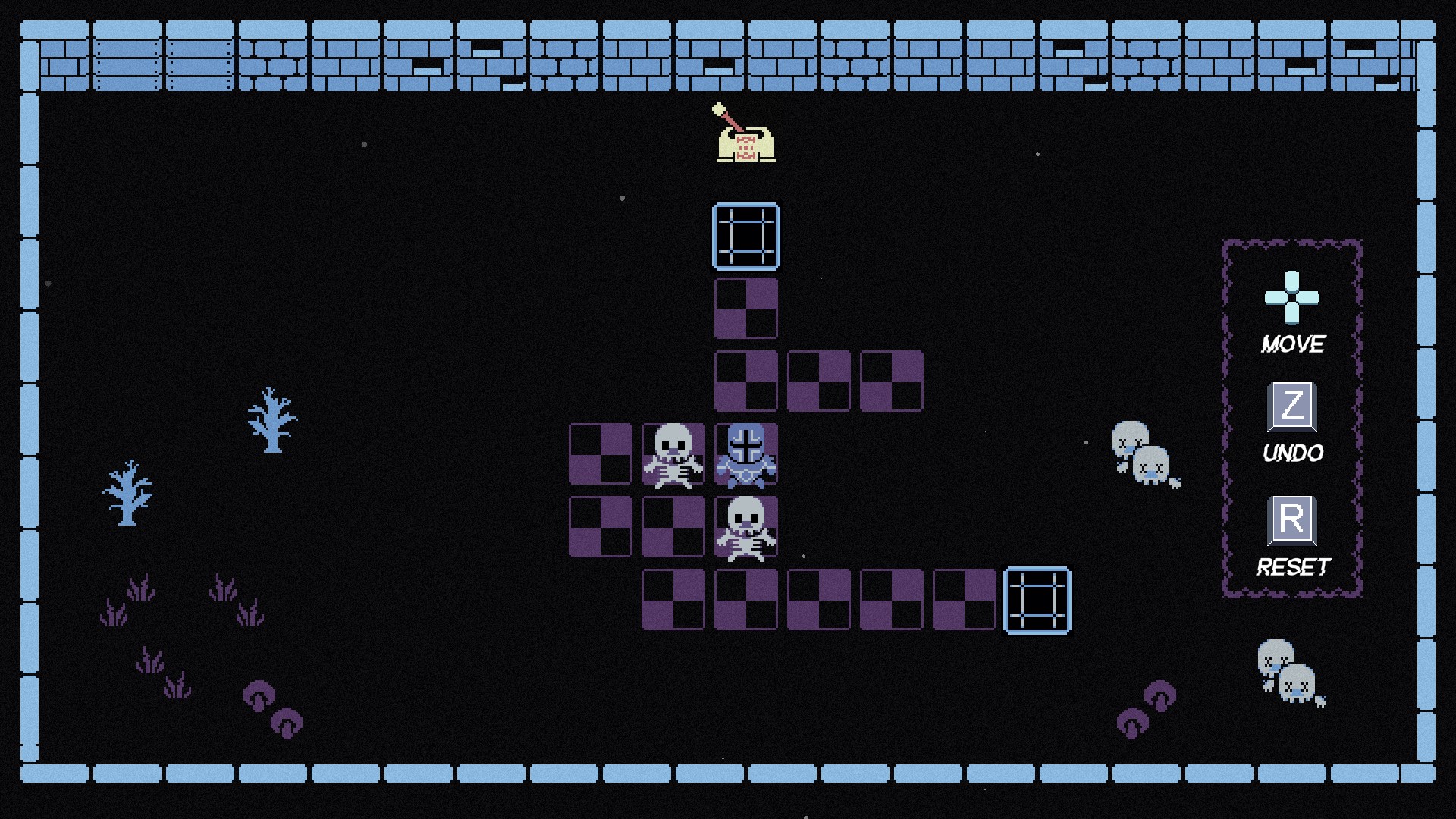Click the decorative controls panel border

[1223, 417]
